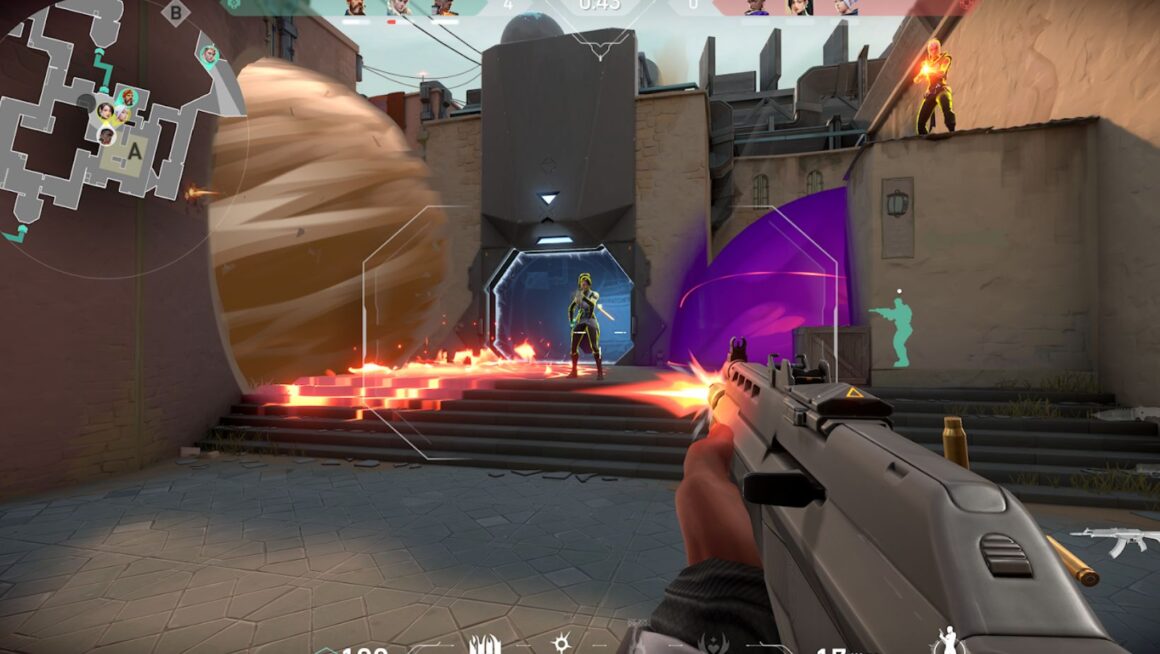Activate the three-spike ability icon
The height and width of the screenshot is (654, 1160).
click(485, 643)
